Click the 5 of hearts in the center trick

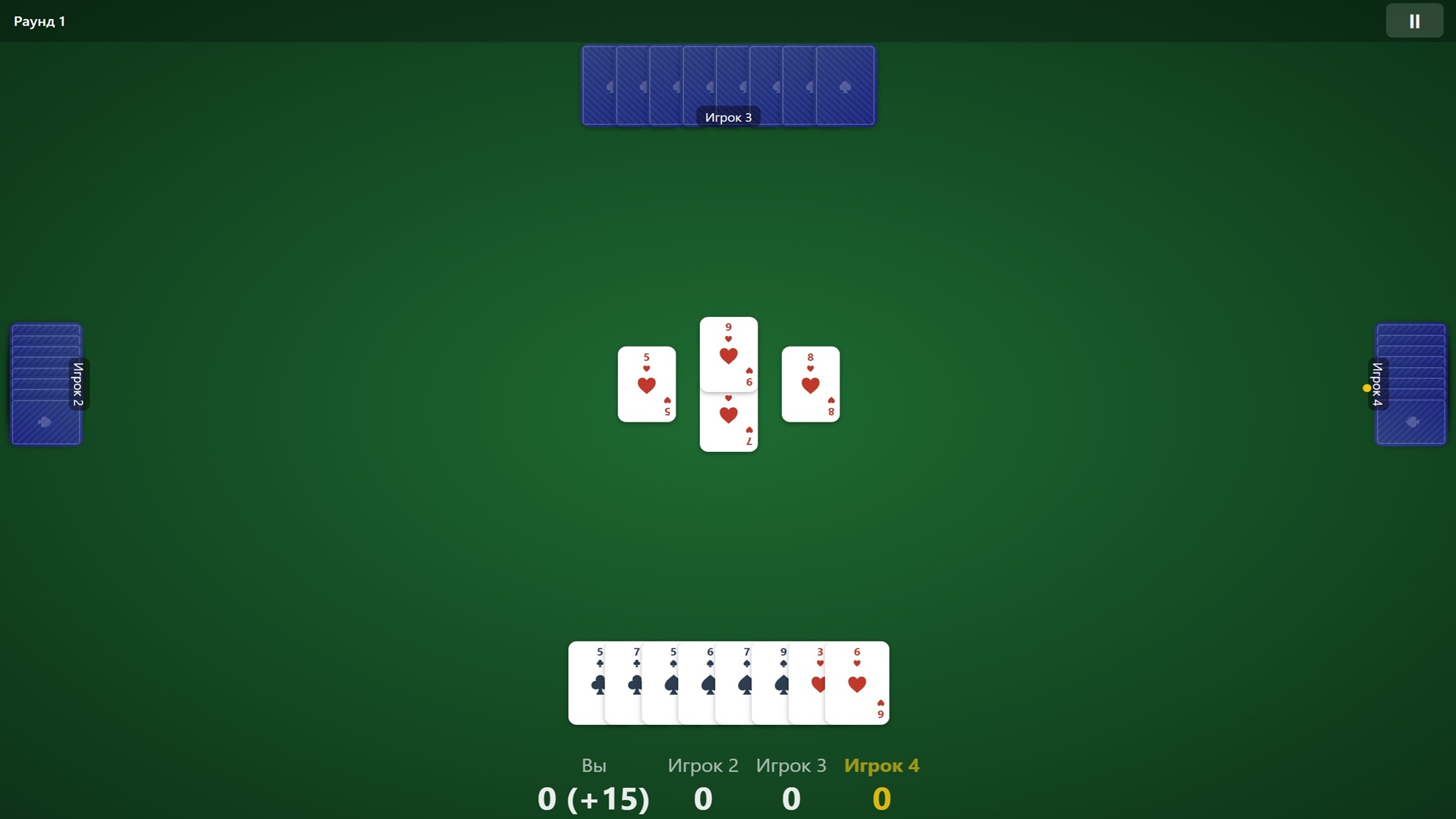(646, 384)
